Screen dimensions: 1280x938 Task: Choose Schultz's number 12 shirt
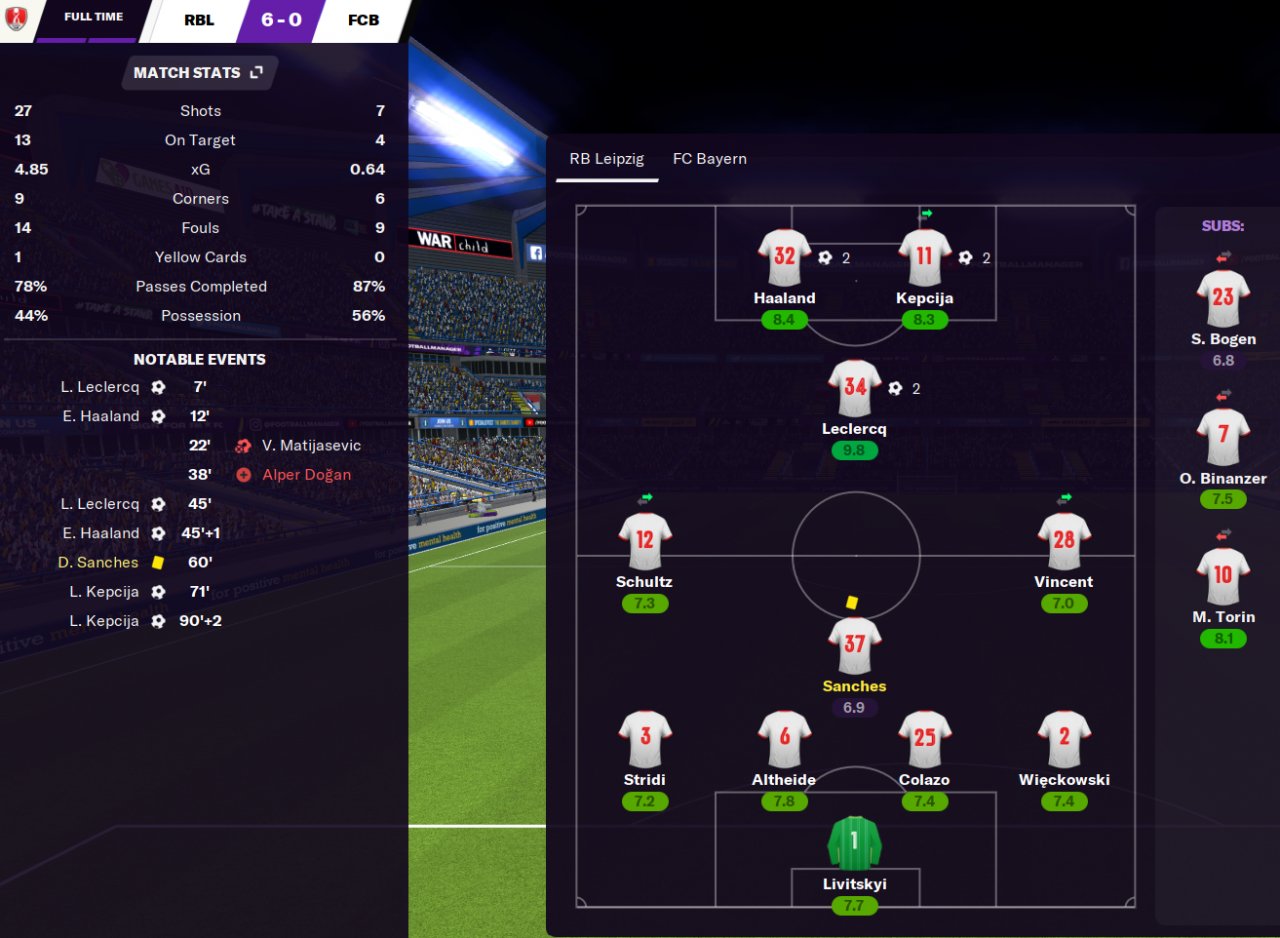644,541
